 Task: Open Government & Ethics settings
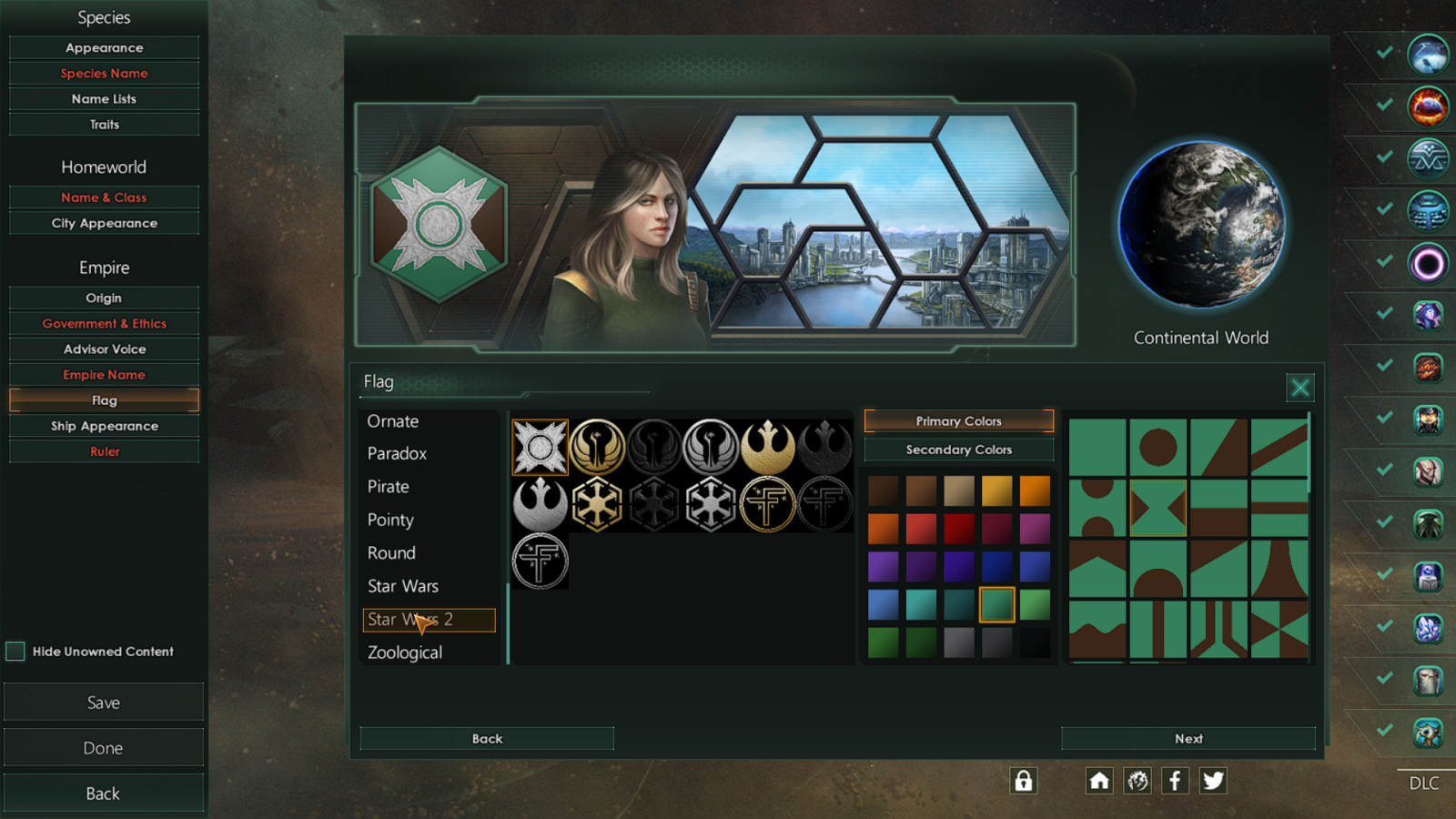click(104, 323)
